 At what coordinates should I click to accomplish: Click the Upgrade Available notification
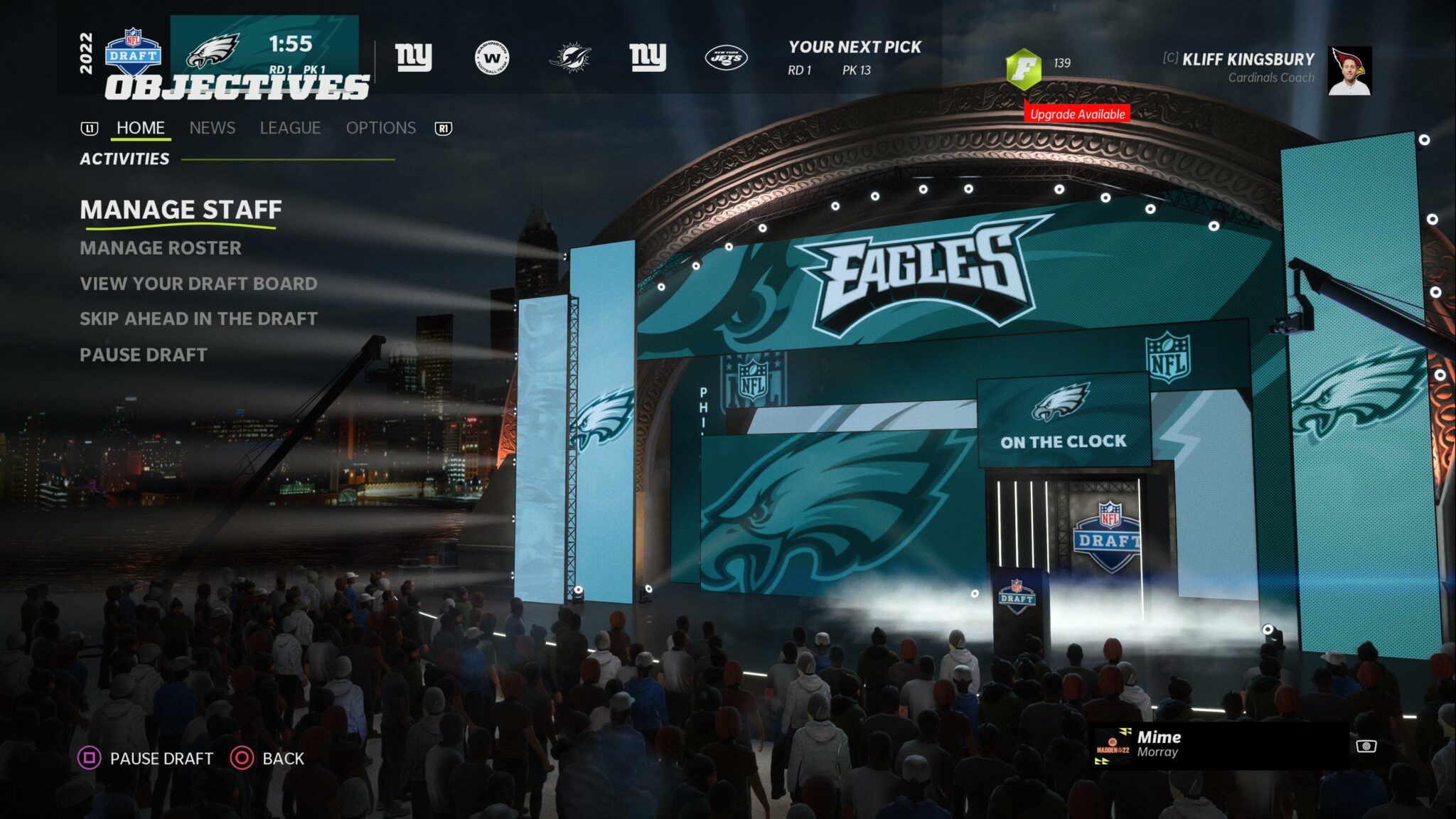[1077, 114]
